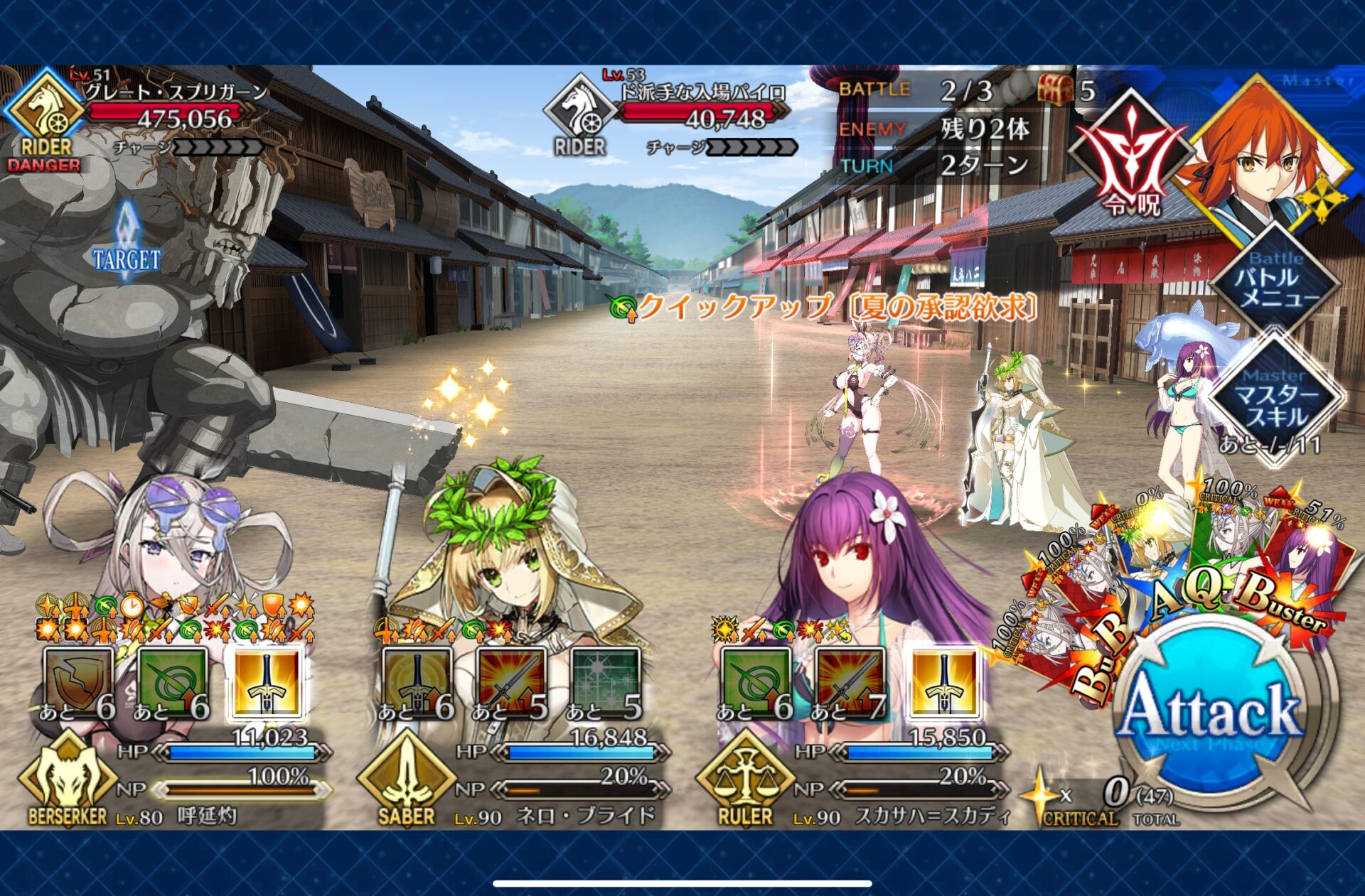Select Nero Bride's first sword skill
Screen dimensions: 1365x896
click(x=417, y=684)
